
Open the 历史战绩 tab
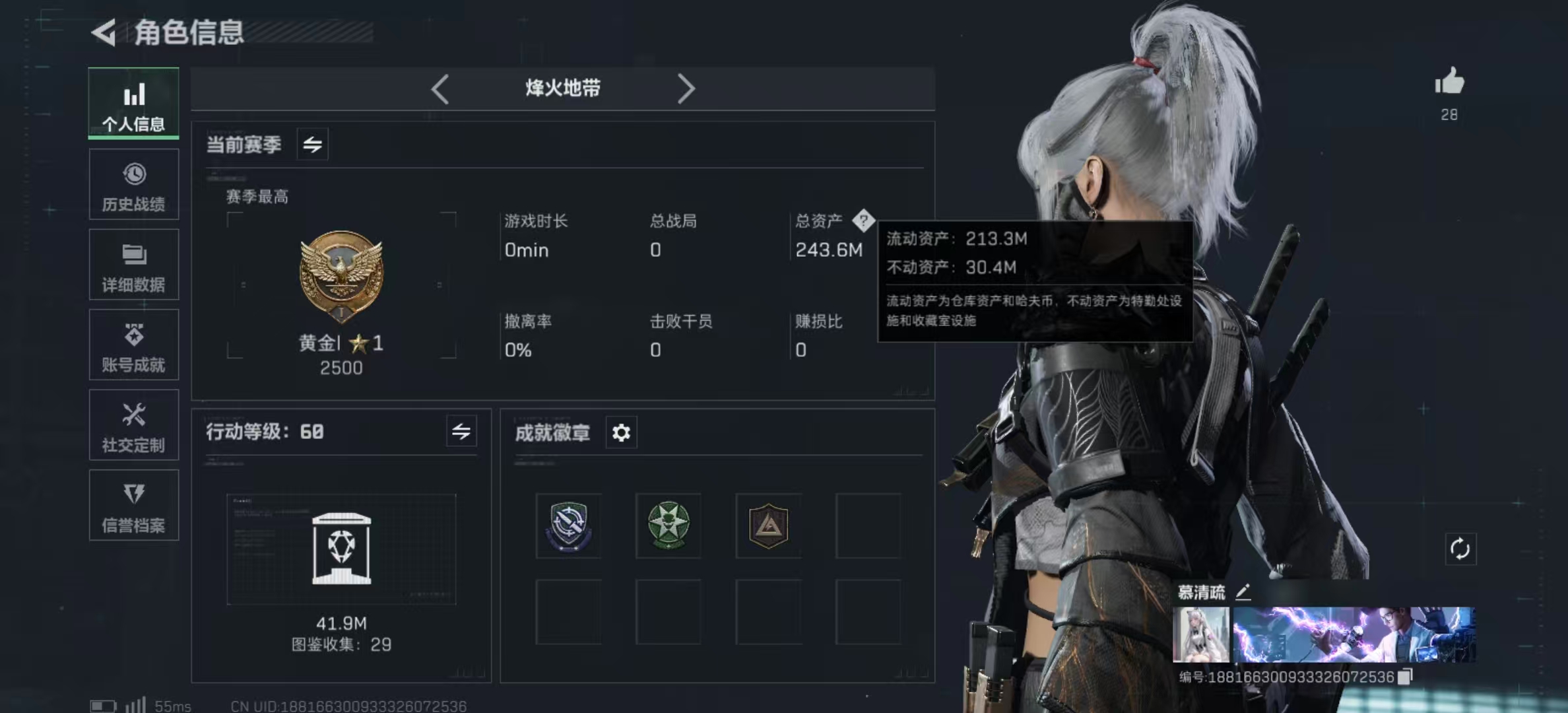[133, 185]
